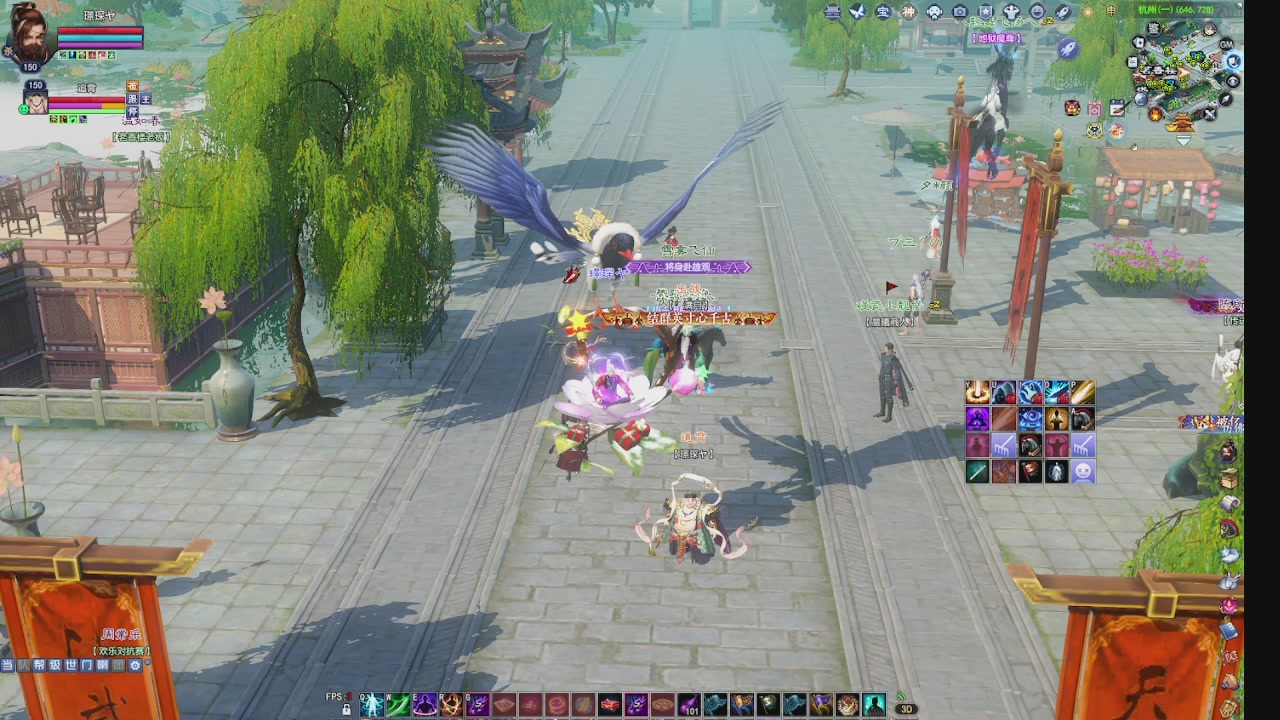Click the large purple rocket button
1280x720 pixels.
coord(1068,49)
